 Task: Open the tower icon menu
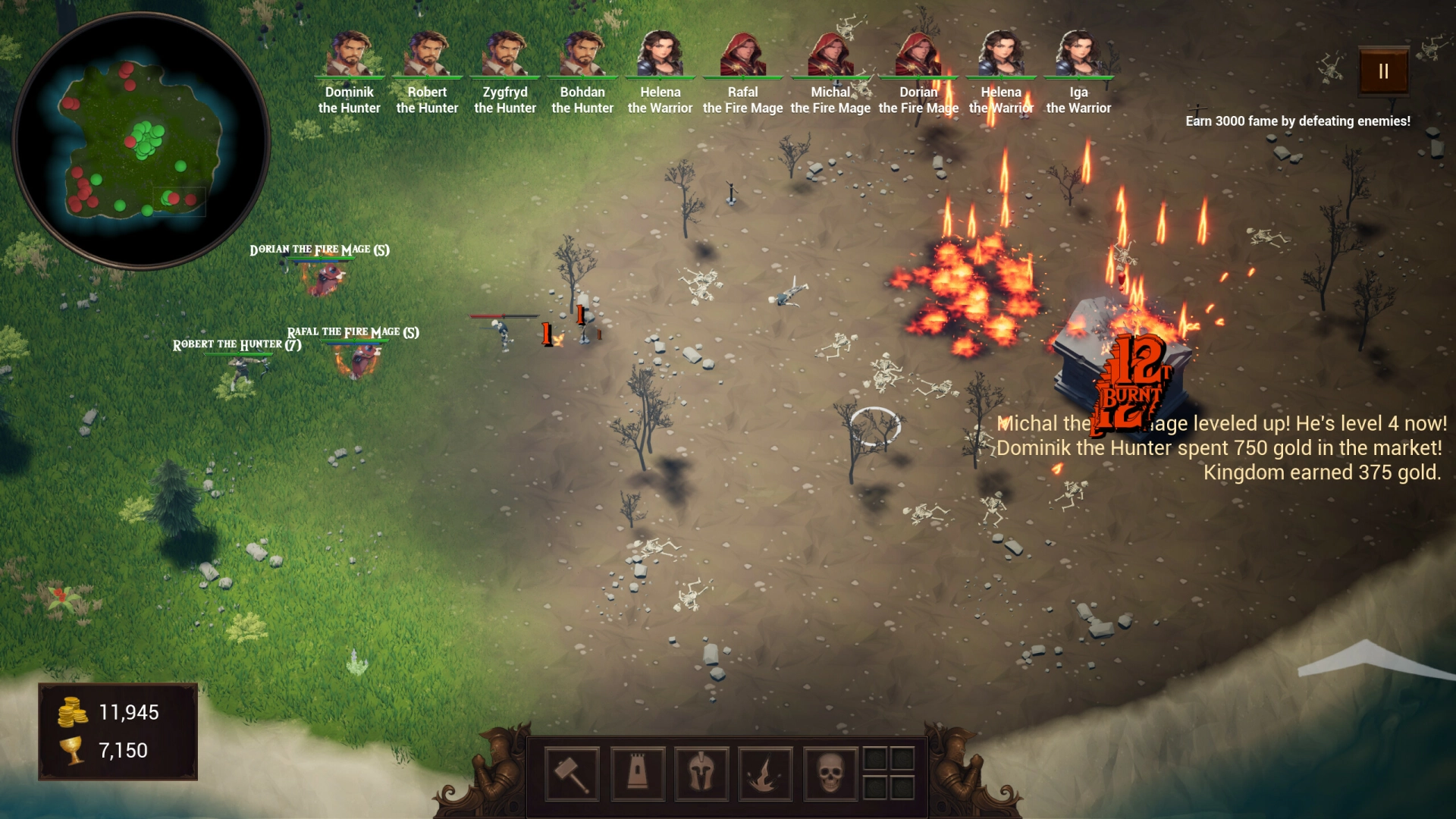(637, 773)
